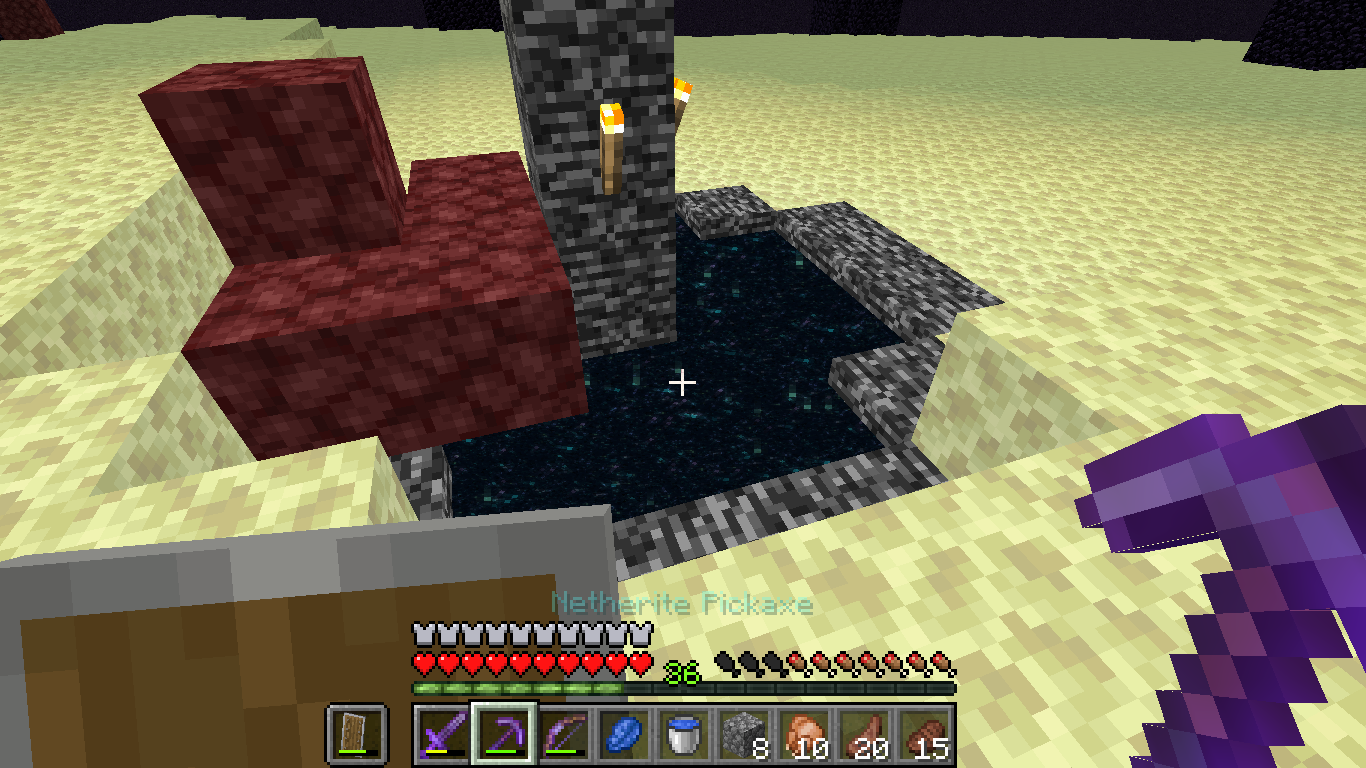Pick the steak stack of 15
Screen dimensions: 1366x768
[923, 735]
